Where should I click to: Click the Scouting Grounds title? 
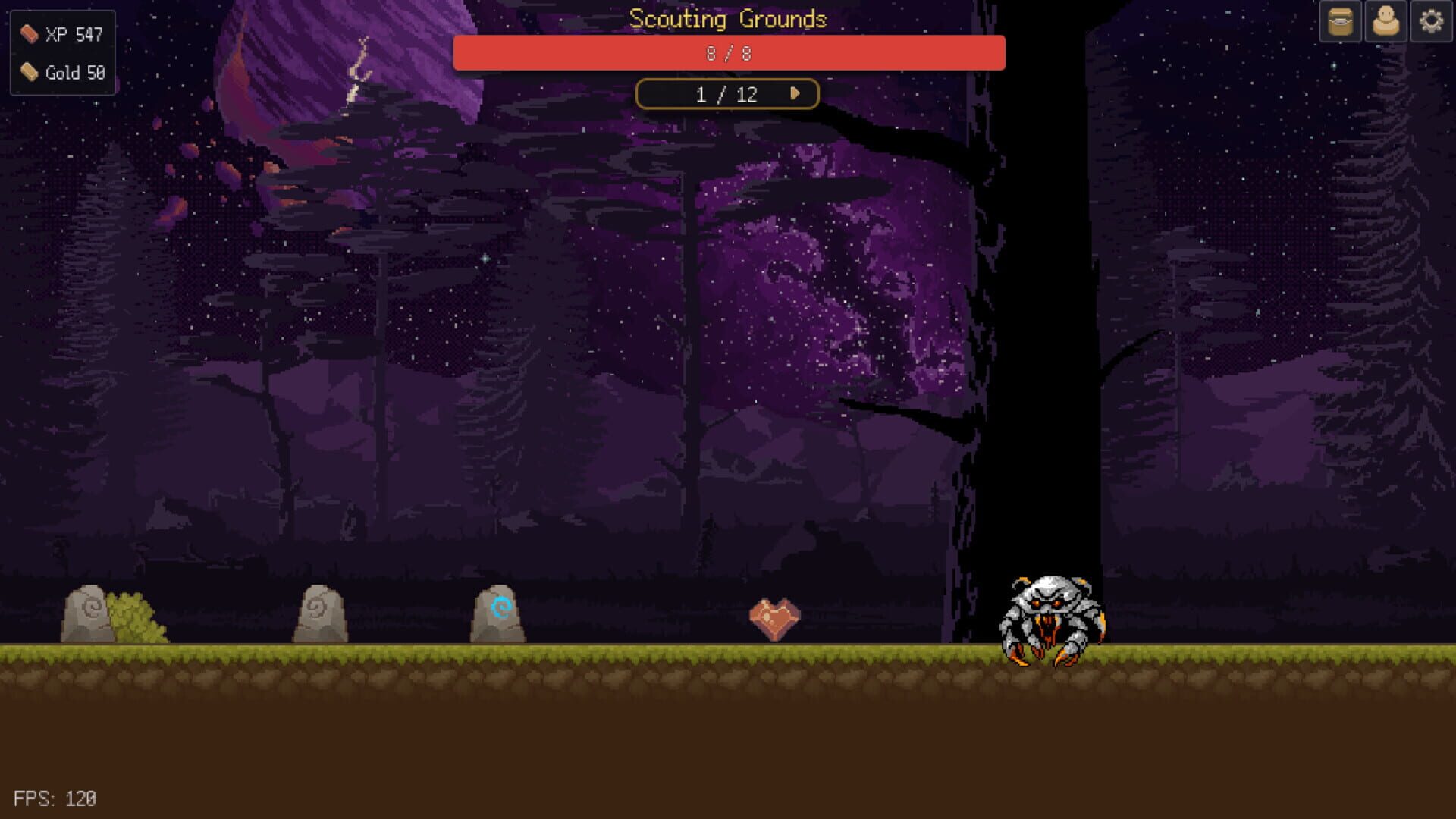coord(727,19)
